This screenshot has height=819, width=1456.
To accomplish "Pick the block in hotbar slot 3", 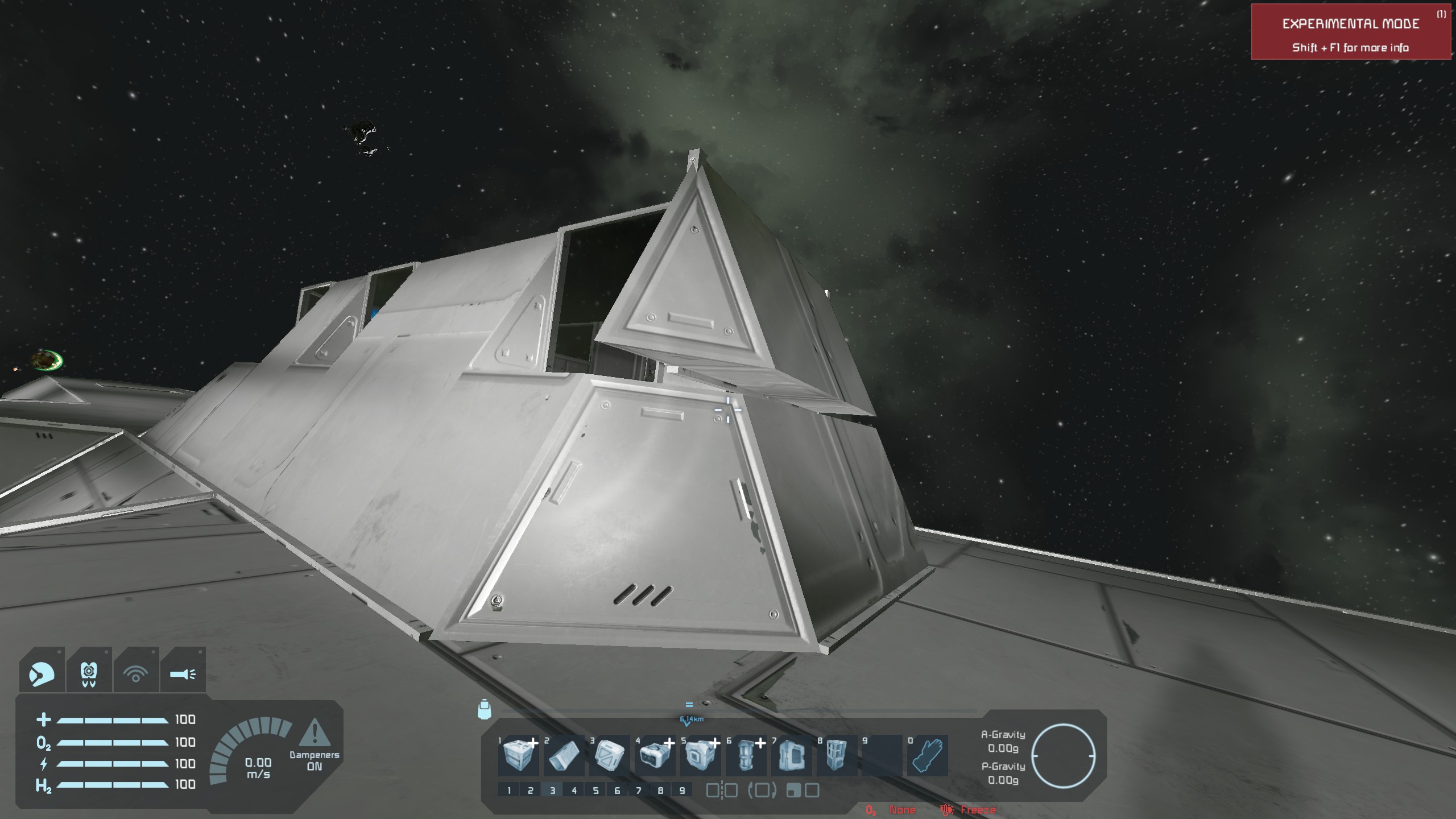I will [x=609, y=755].
